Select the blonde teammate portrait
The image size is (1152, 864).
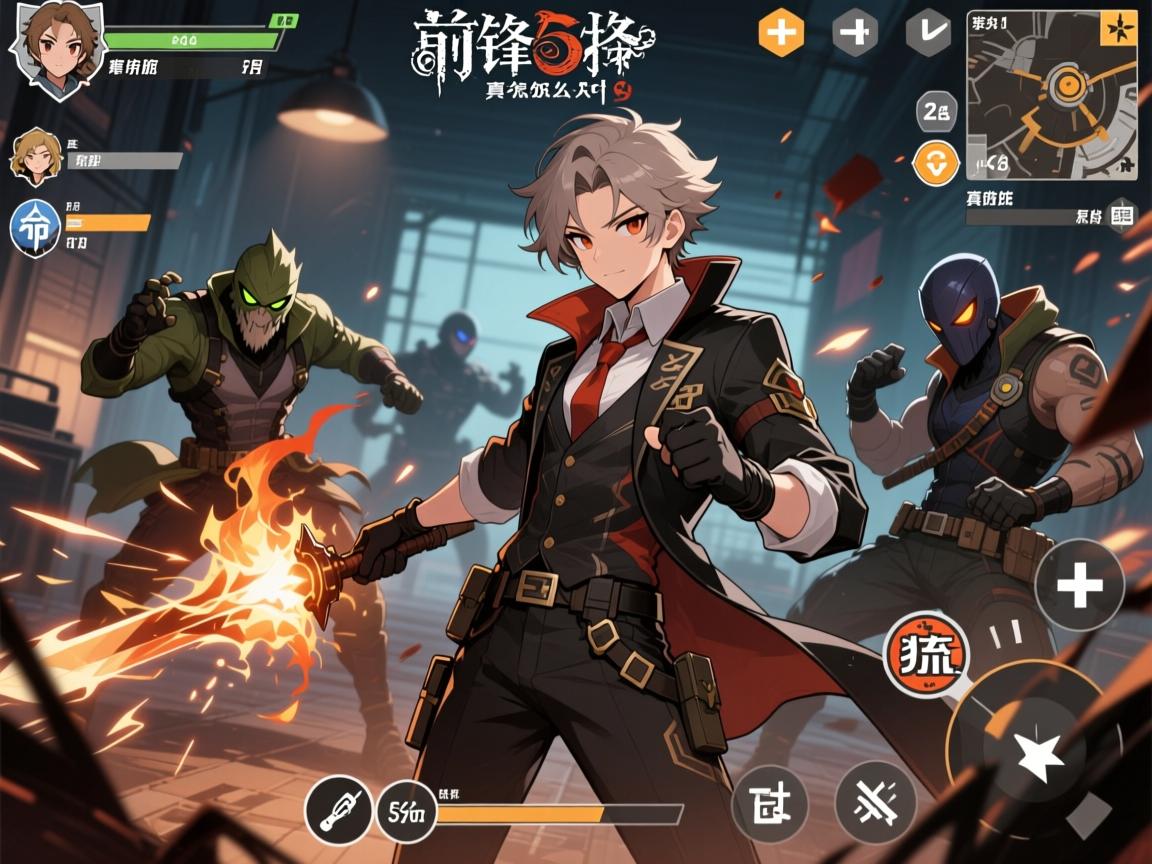tap(34, 157)
